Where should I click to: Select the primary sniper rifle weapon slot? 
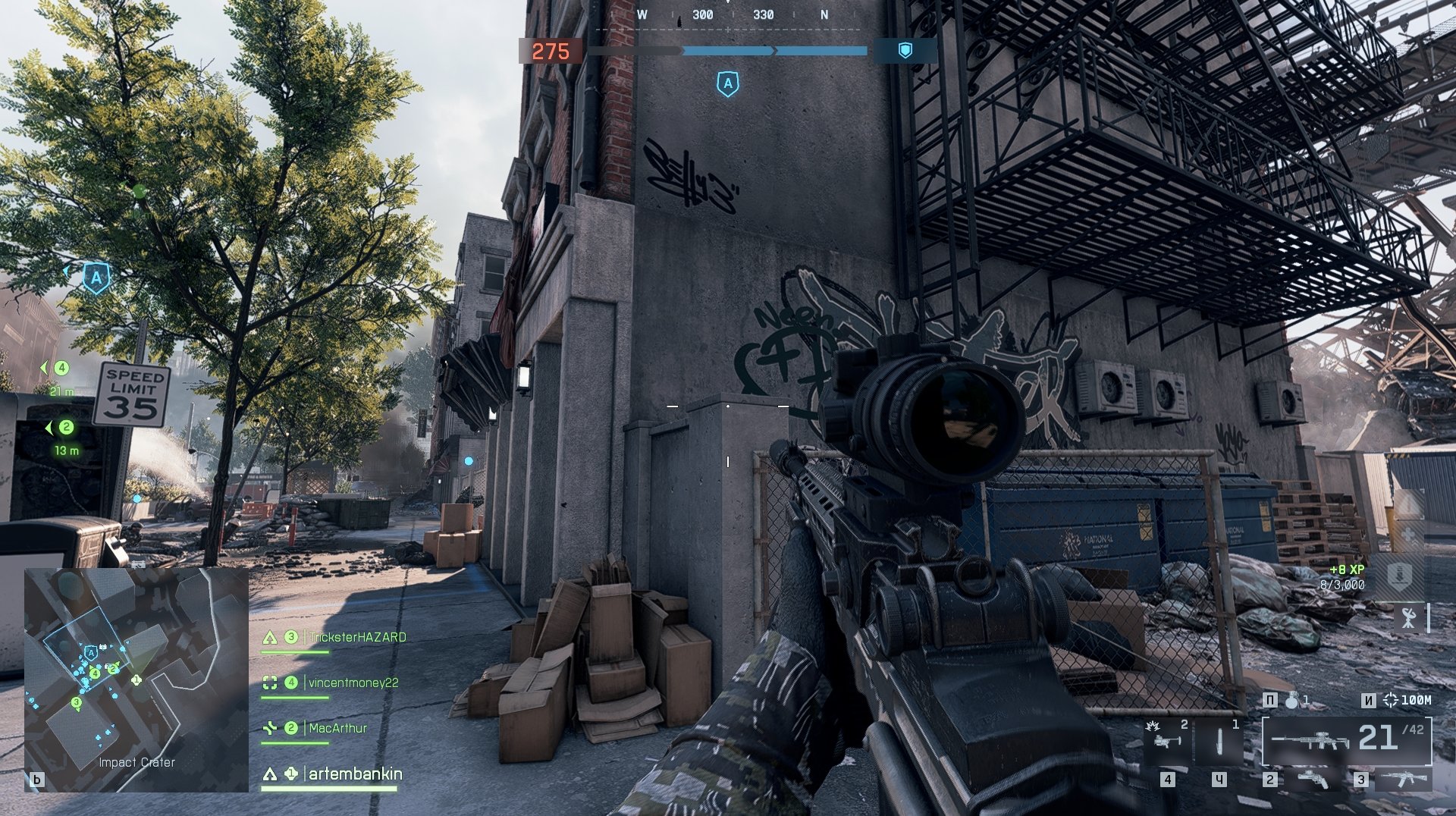pos(1346,740)
